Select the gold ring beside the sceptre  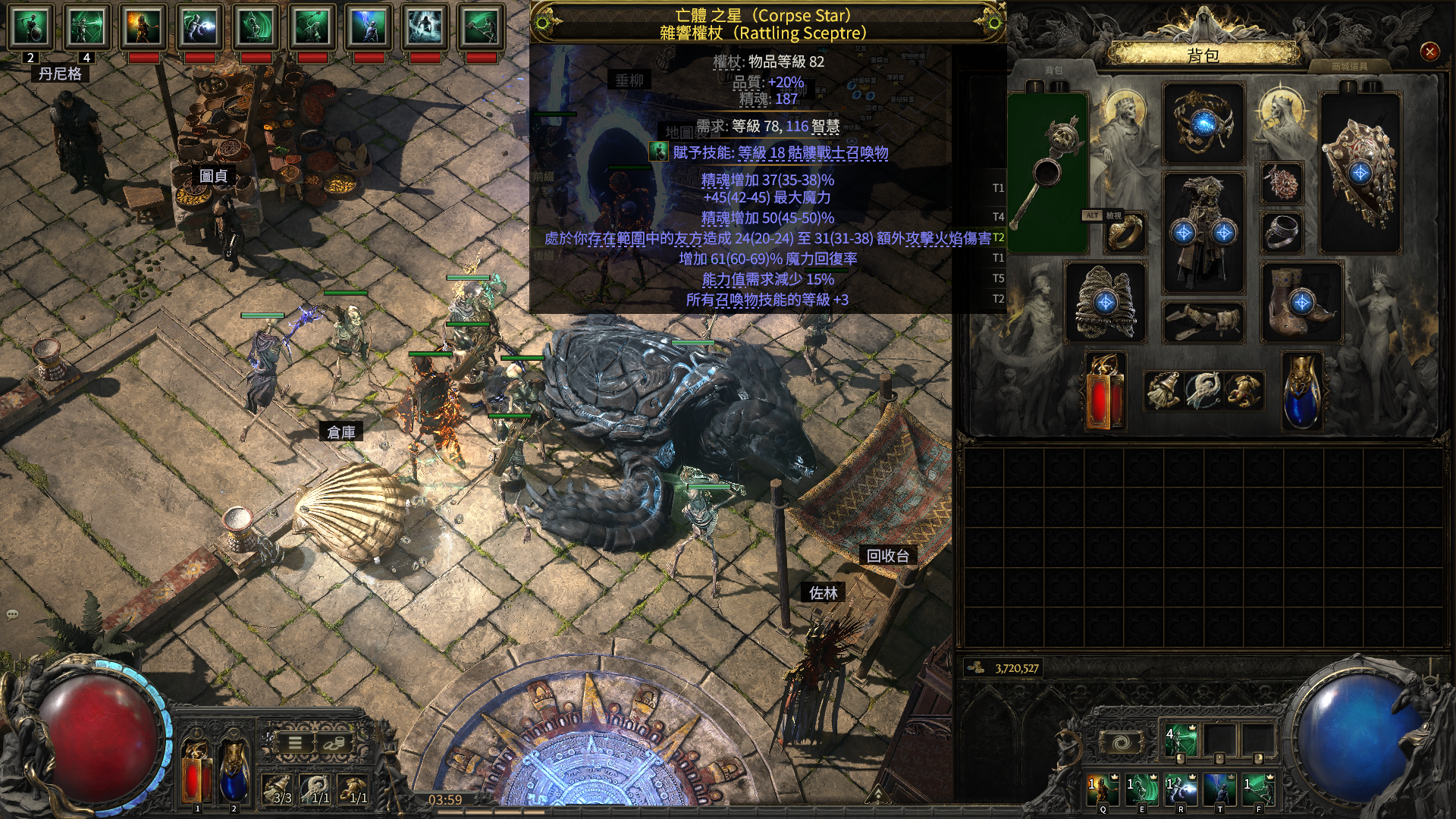1125,232
